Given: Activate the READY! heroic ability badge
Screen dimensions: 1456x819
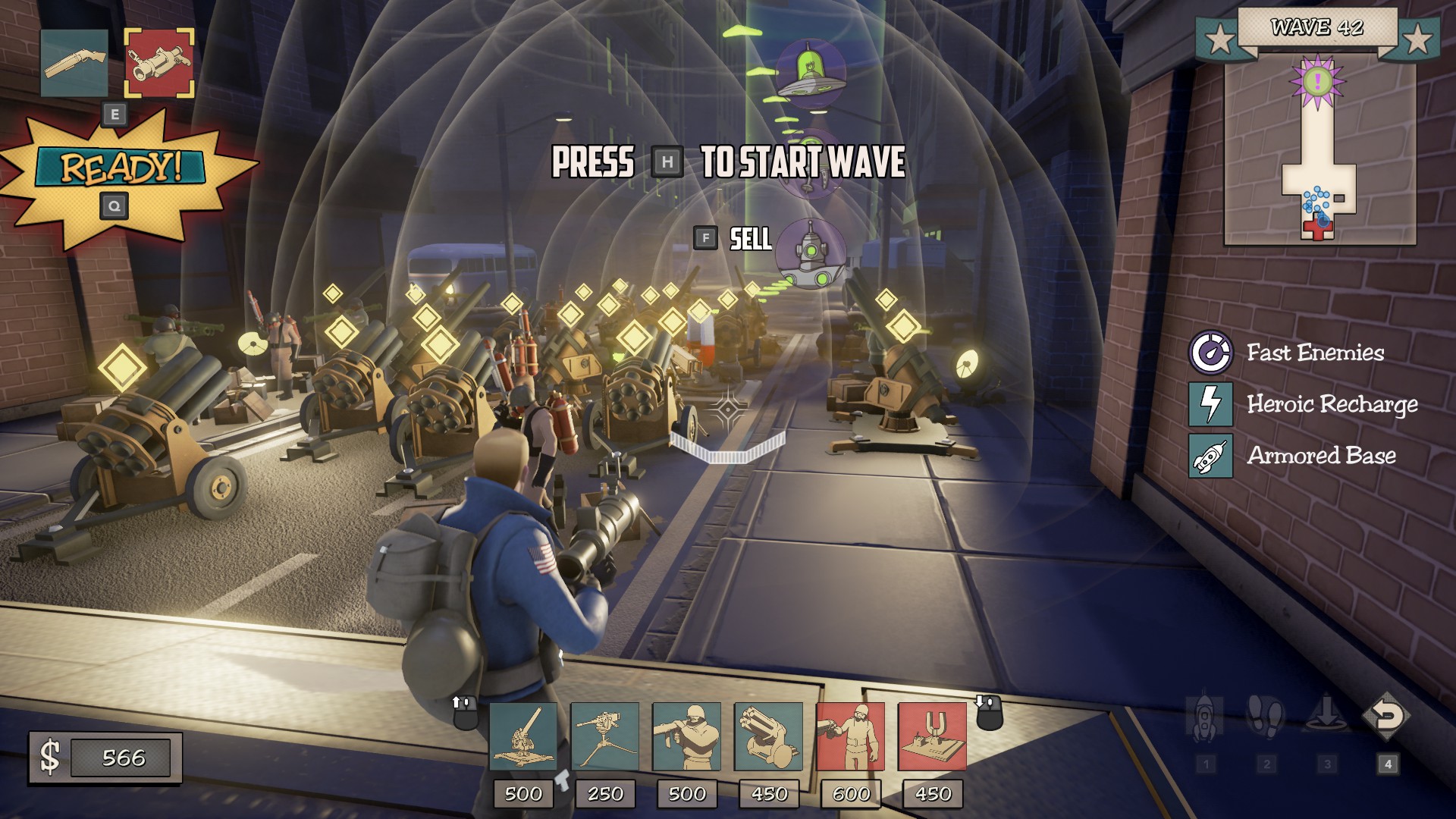Looking at the screenshot, I should pos(121,168).
